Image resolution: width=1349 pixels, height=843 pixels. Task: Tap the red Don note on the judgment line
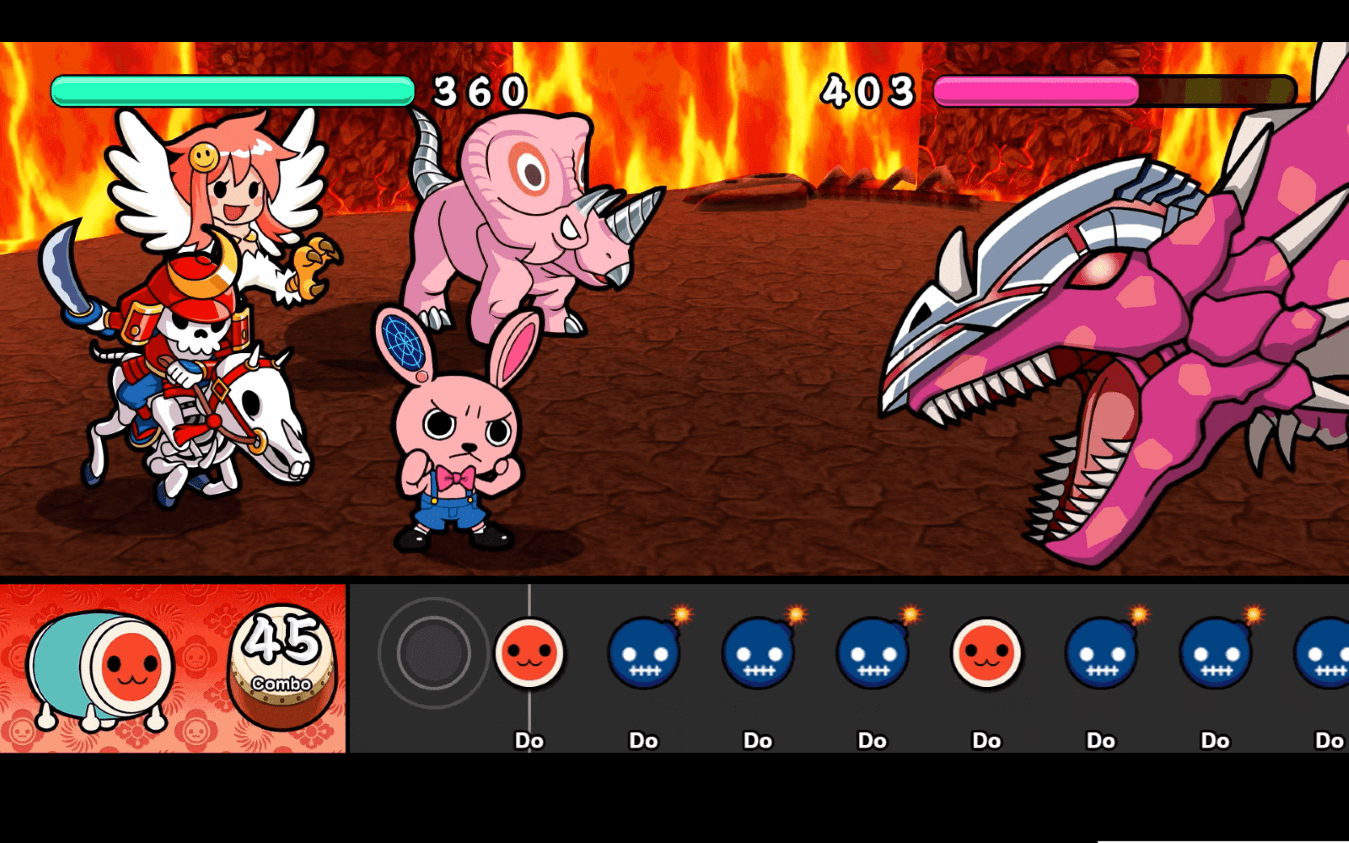(x=529, y=653)
